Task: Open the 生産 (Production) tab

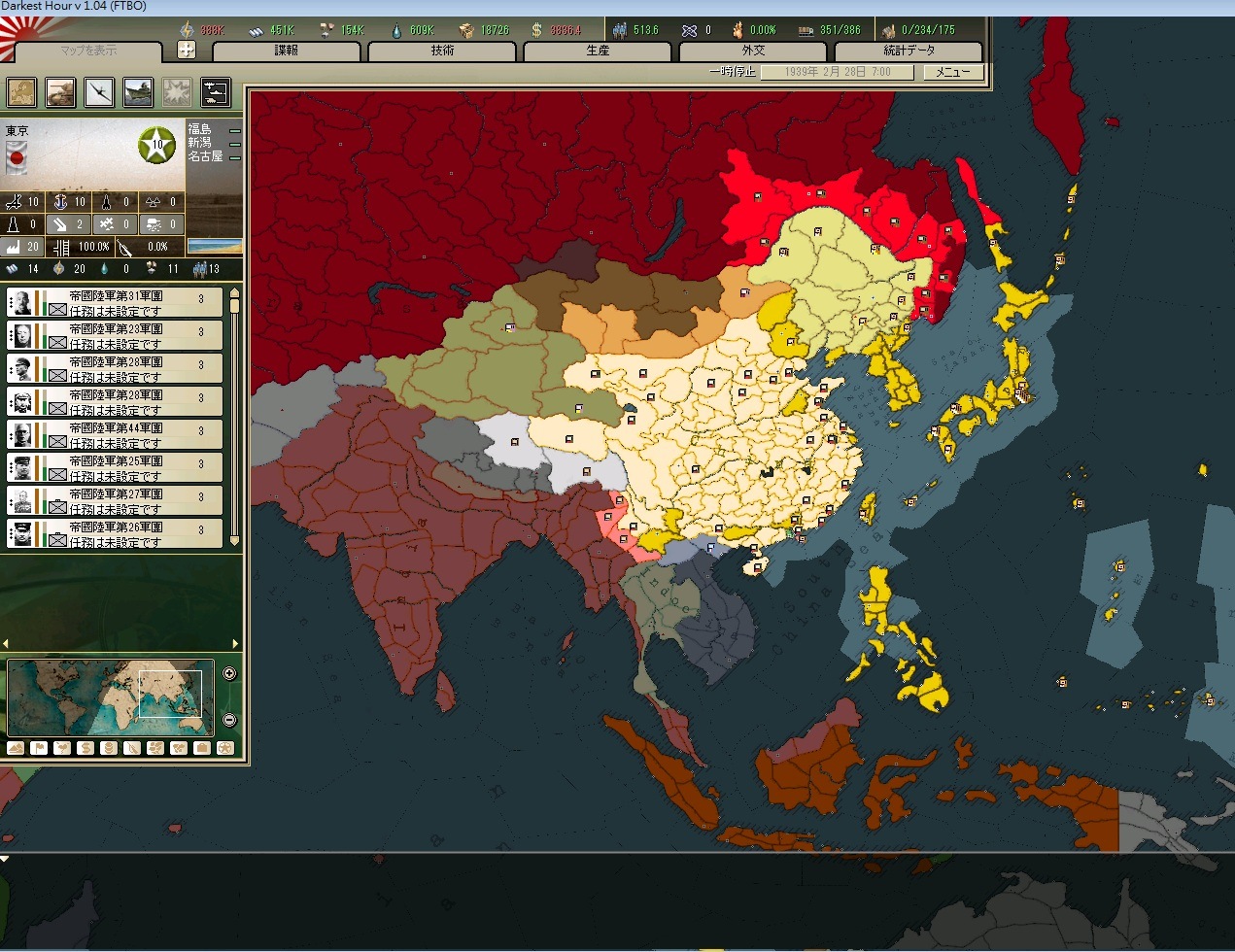Action: (598, 51)
